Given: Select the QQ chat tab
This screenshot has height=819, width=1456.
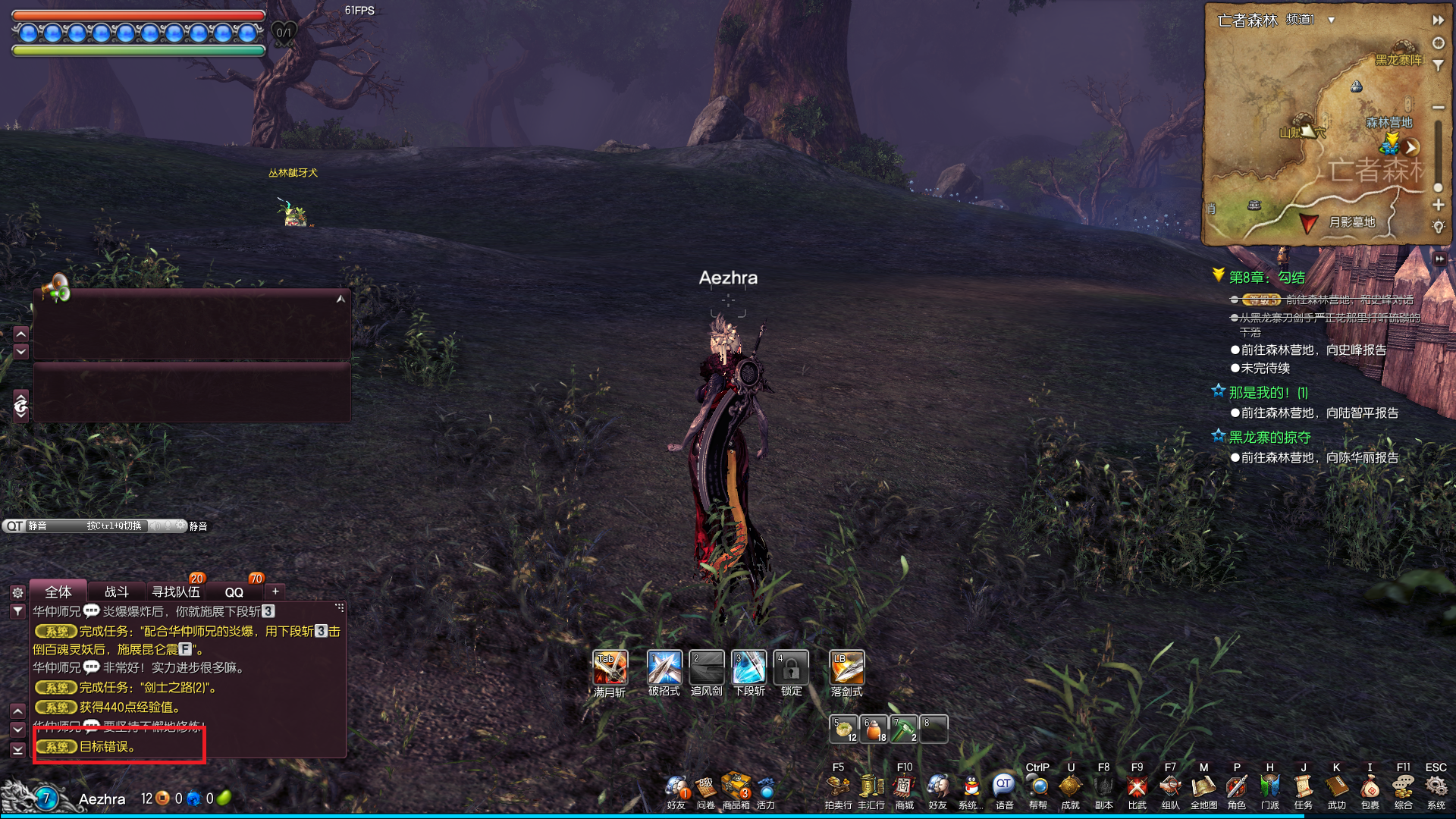Looking at the screenshot, I should pos(234,592).
